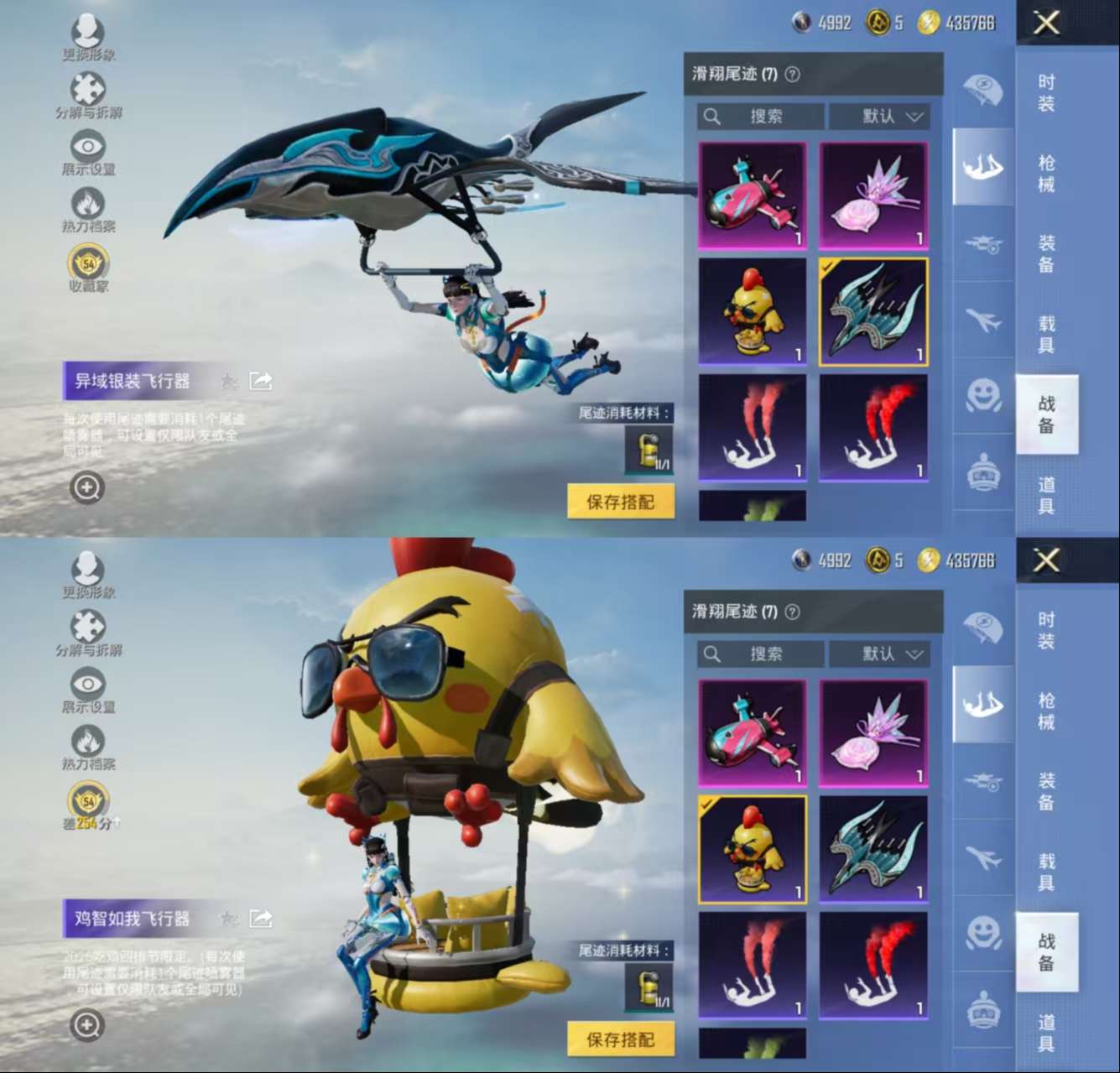The height and width of the screenshot is (1073, 1120).
Task: Zoom in with magnifier under 异域银装飞行器 description
Action: (87, 487)
